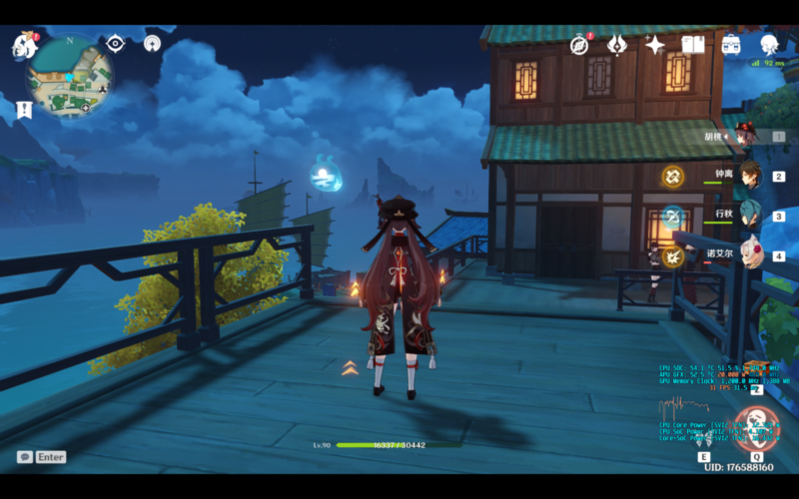Open the inventory backpack icon
799x499 pixels.
tap(731, 45)
